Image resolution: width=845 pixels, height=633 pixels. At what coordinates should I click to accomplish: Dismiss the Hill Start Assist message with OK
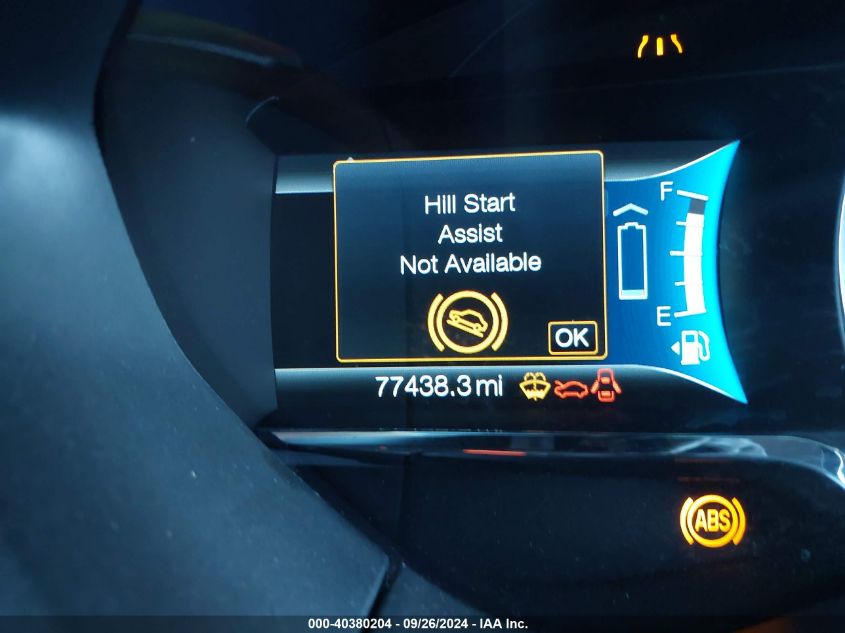point(572,338)
